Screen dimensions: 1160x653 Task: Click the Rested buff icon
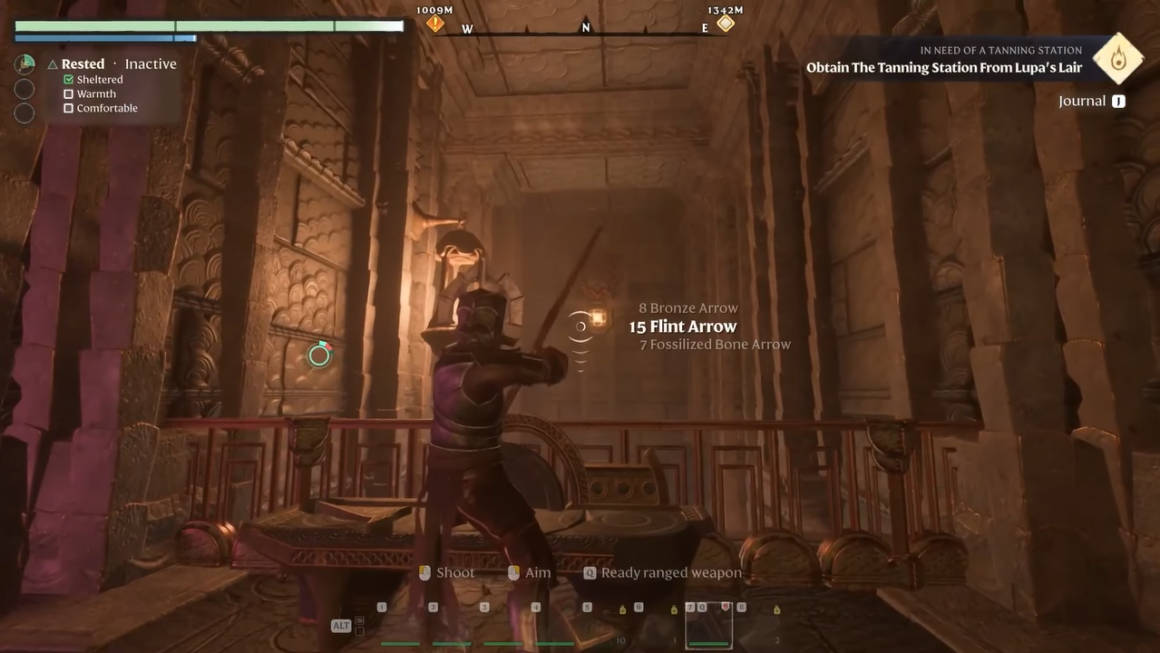pyautogui.click(x=25, y=64)
